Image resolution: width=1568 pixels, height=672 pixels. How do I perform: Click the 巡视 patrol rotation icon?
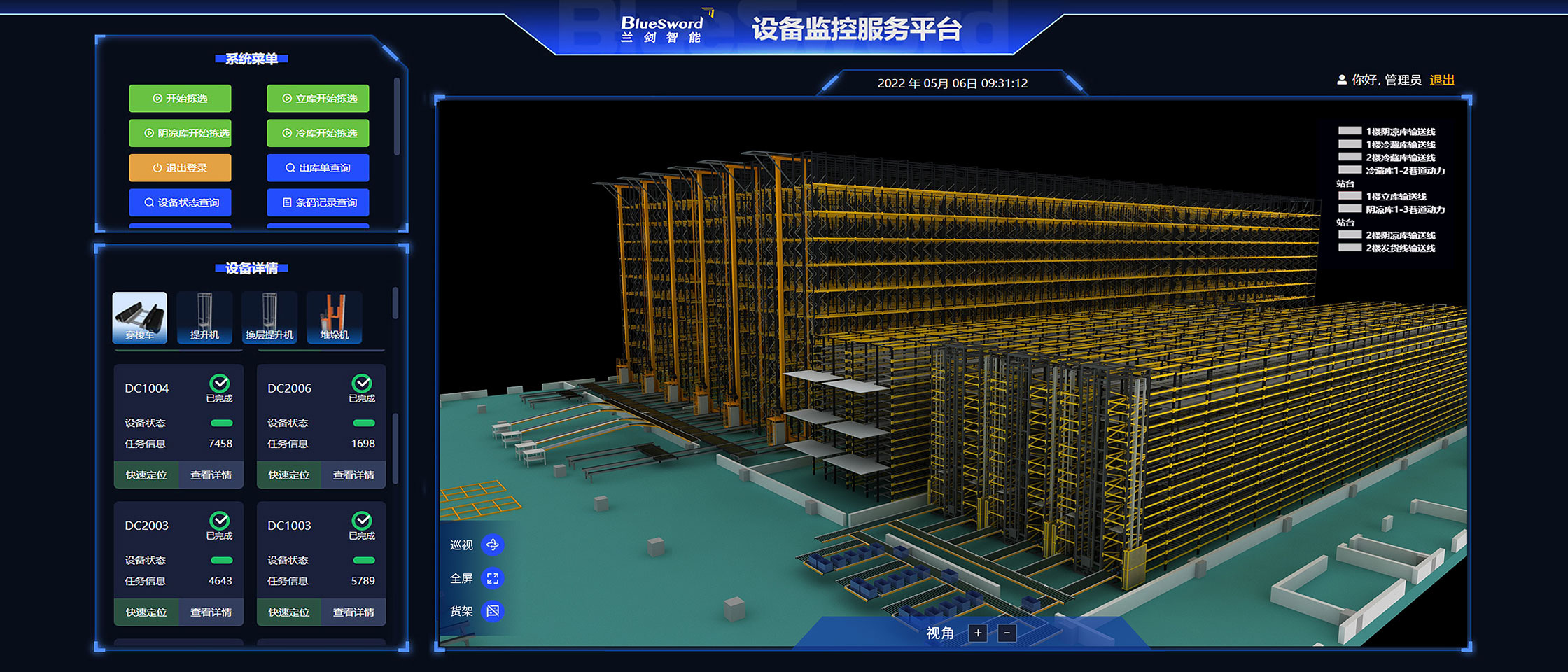click(x=494, y=544)
